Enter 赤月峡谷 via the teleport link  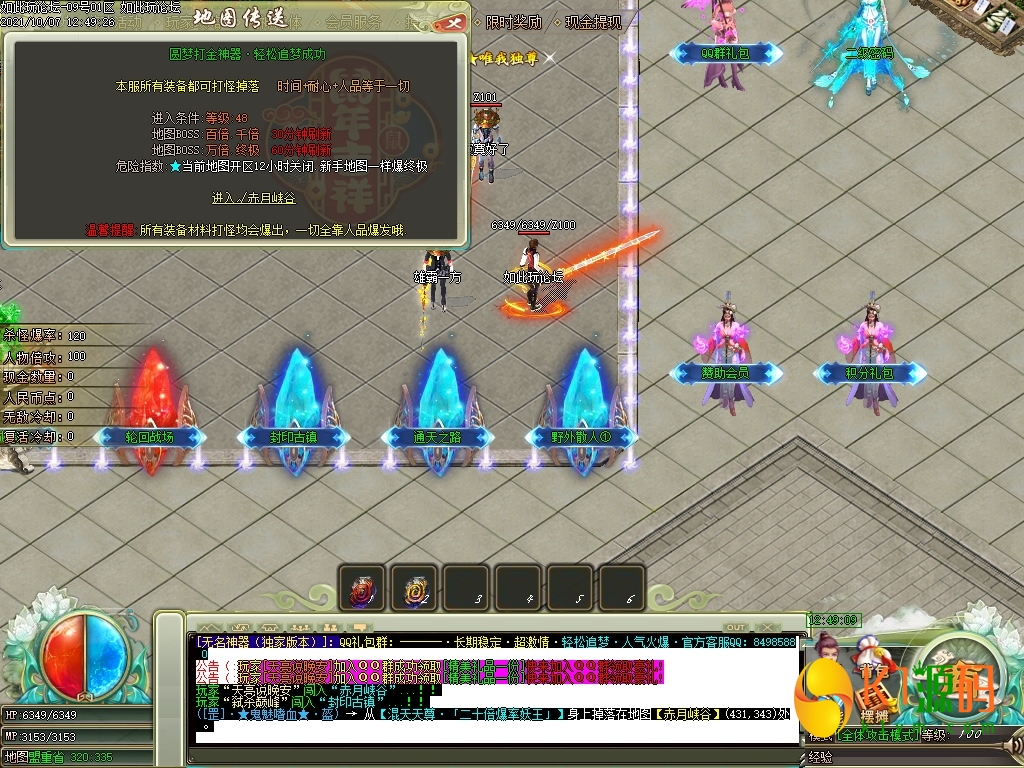[x=253, y=198]
